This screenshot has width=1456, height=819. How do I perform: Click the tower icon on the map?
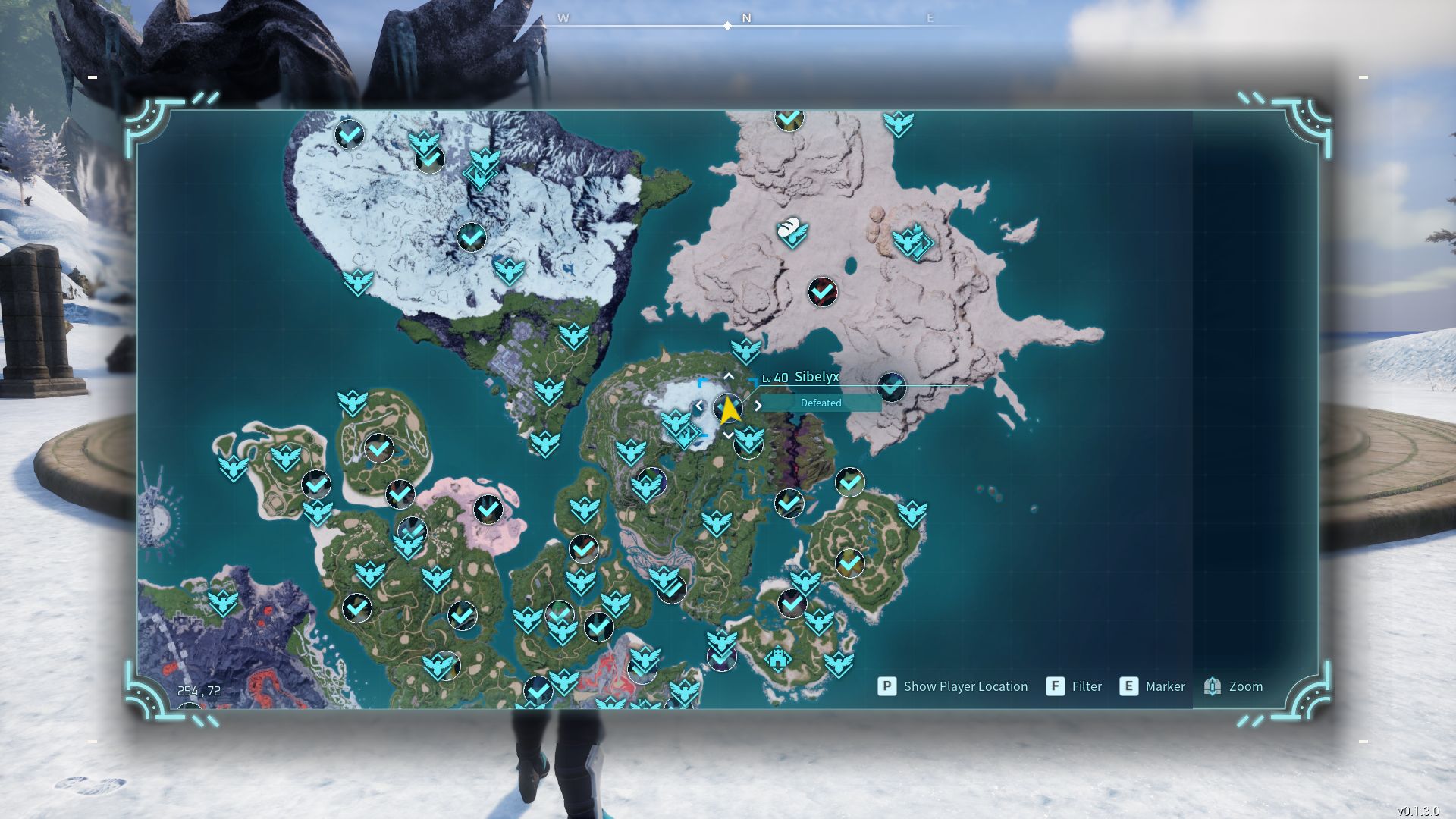(777, 658)
